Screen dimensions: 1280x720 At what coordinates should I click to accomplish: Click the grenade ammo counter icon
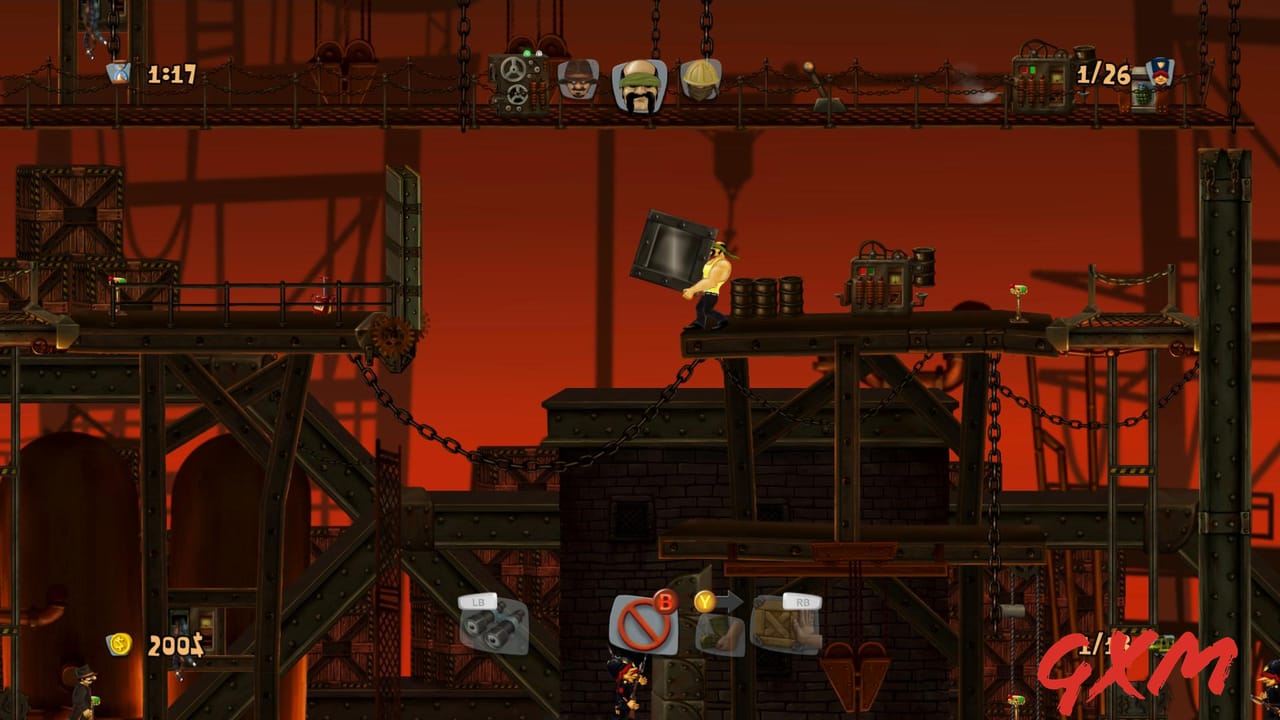(x=1143, y=93)
